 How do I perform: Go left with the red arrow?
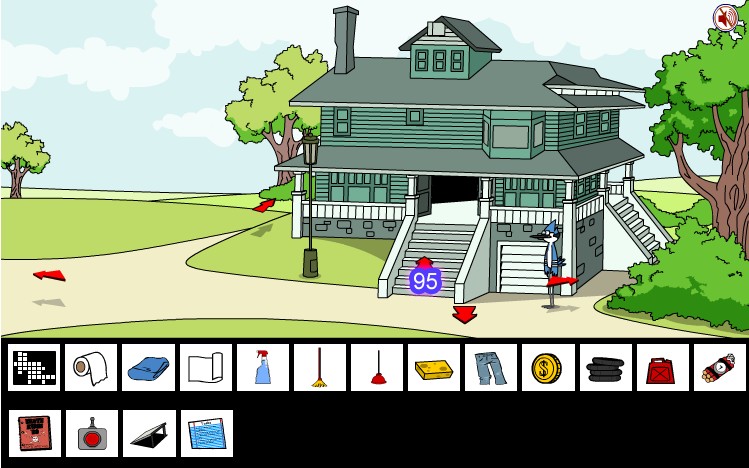48,274
